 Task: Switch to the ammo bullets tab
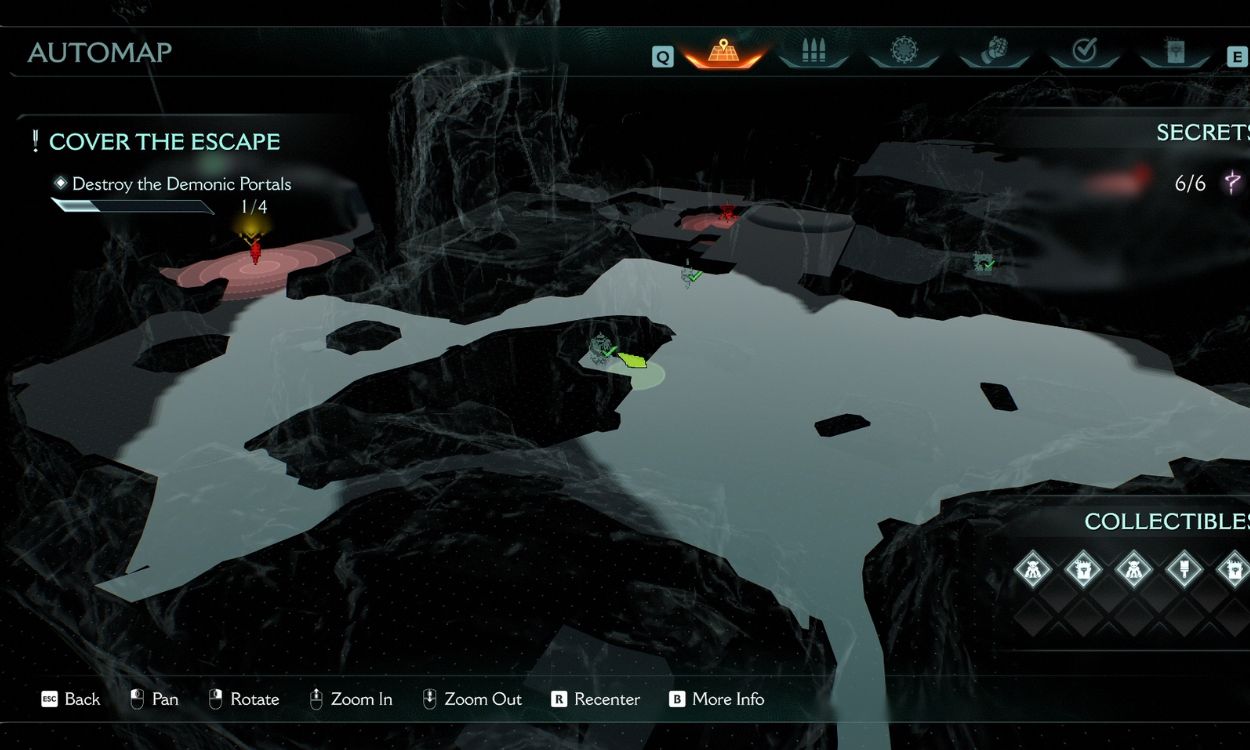[813, 50]
